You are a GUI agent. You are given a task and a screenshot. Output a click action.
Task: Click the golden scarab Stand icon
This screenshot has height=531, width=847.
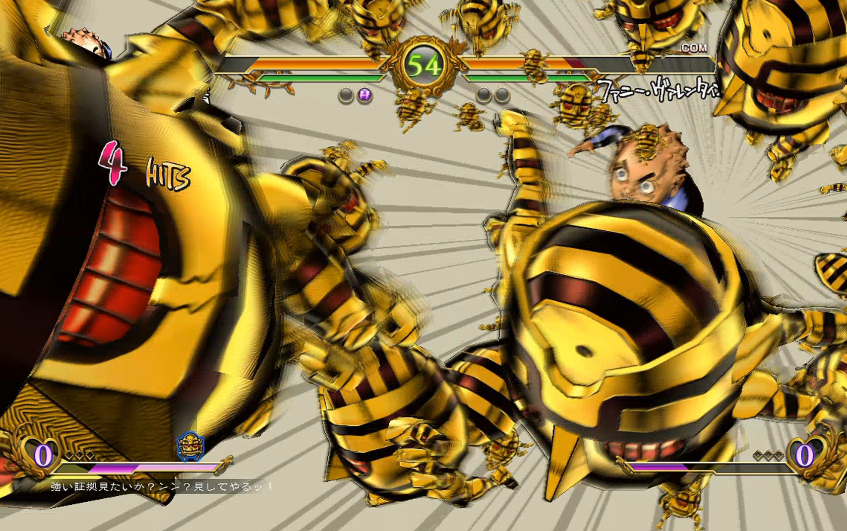point(190,446)
